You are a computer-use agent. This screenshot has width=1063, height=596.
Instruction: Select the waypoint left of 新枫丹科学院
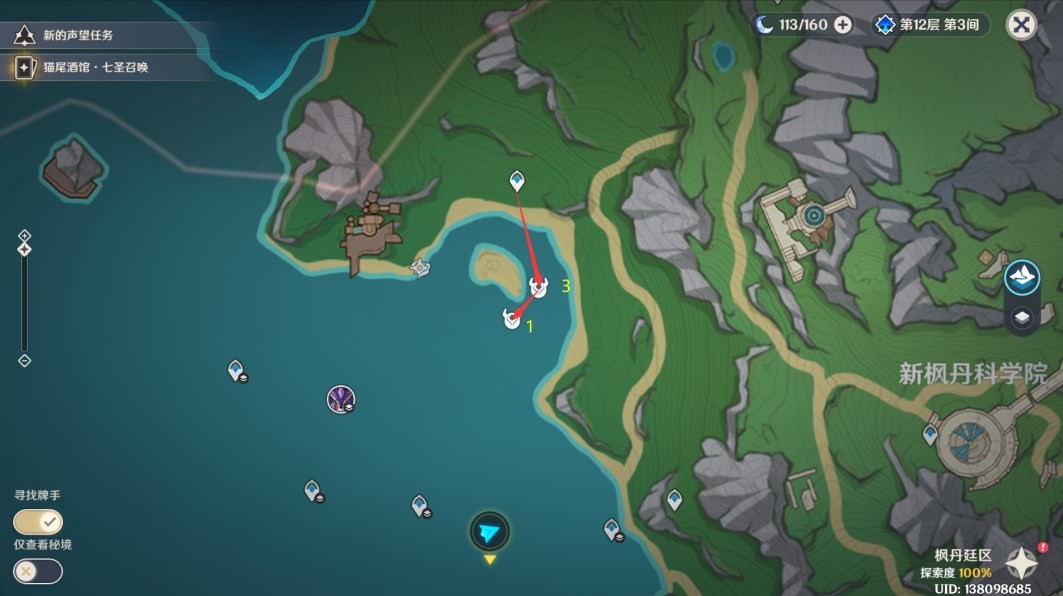click(x=930, y=433)
